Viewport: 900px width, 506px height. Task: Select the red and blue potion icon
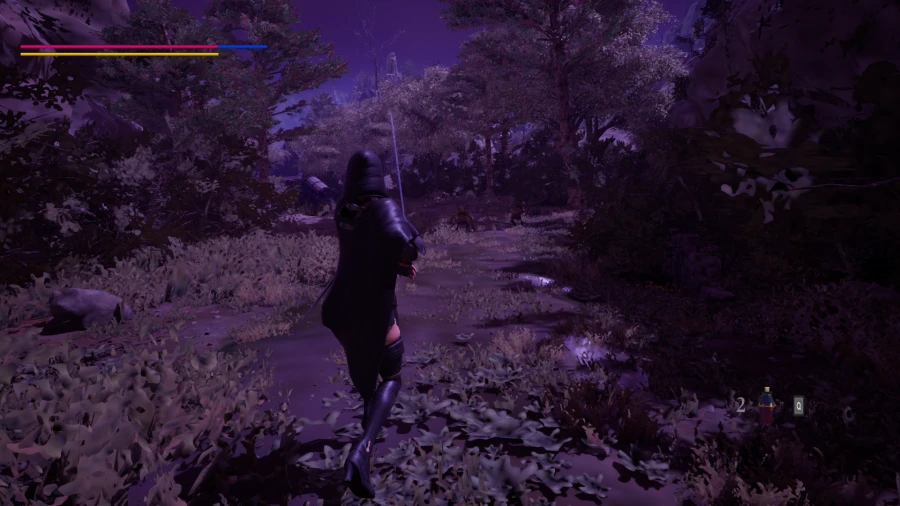point(767,405)
